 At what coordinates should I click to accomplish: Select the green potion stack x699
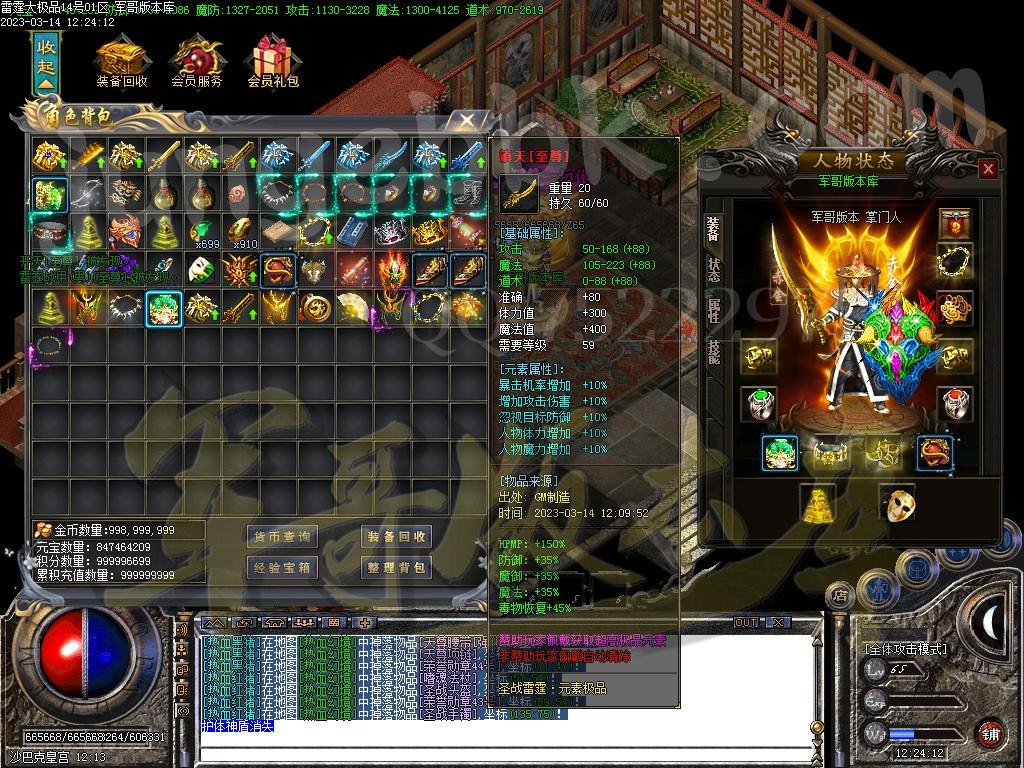click(x=203, y=232)
